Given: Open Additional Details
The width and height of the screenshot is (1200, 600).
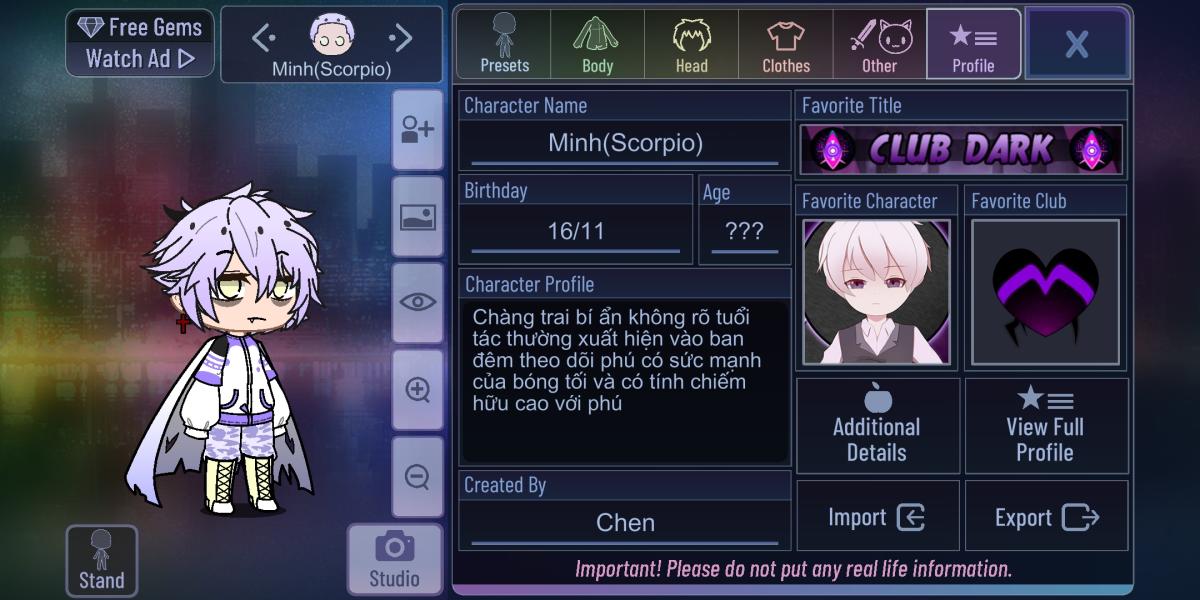Looking at the screenshot, I should coord(877,426).
